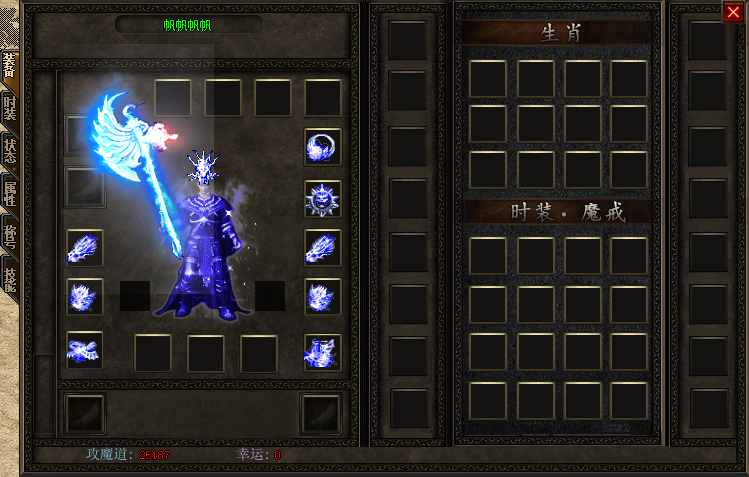Image resolution: width=749 pixels, height=477 pixels.
Task: Select the winged belt equipment slot
Action: tap(84, 348)
